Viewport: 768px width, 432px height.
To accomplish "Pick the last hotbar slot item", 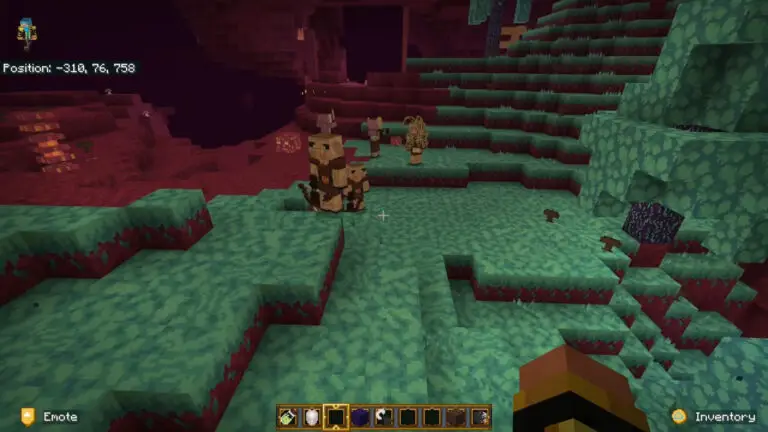I will click(x=480, y=417).
